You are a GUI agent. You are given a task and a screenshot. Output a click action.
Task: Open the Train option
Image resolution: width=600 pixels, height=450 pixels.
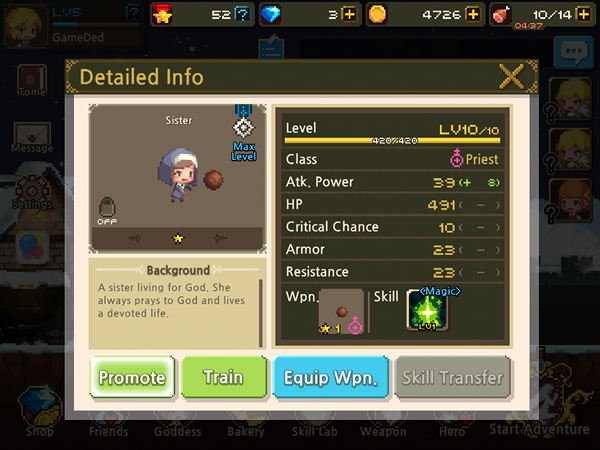[x=223, y=377]
